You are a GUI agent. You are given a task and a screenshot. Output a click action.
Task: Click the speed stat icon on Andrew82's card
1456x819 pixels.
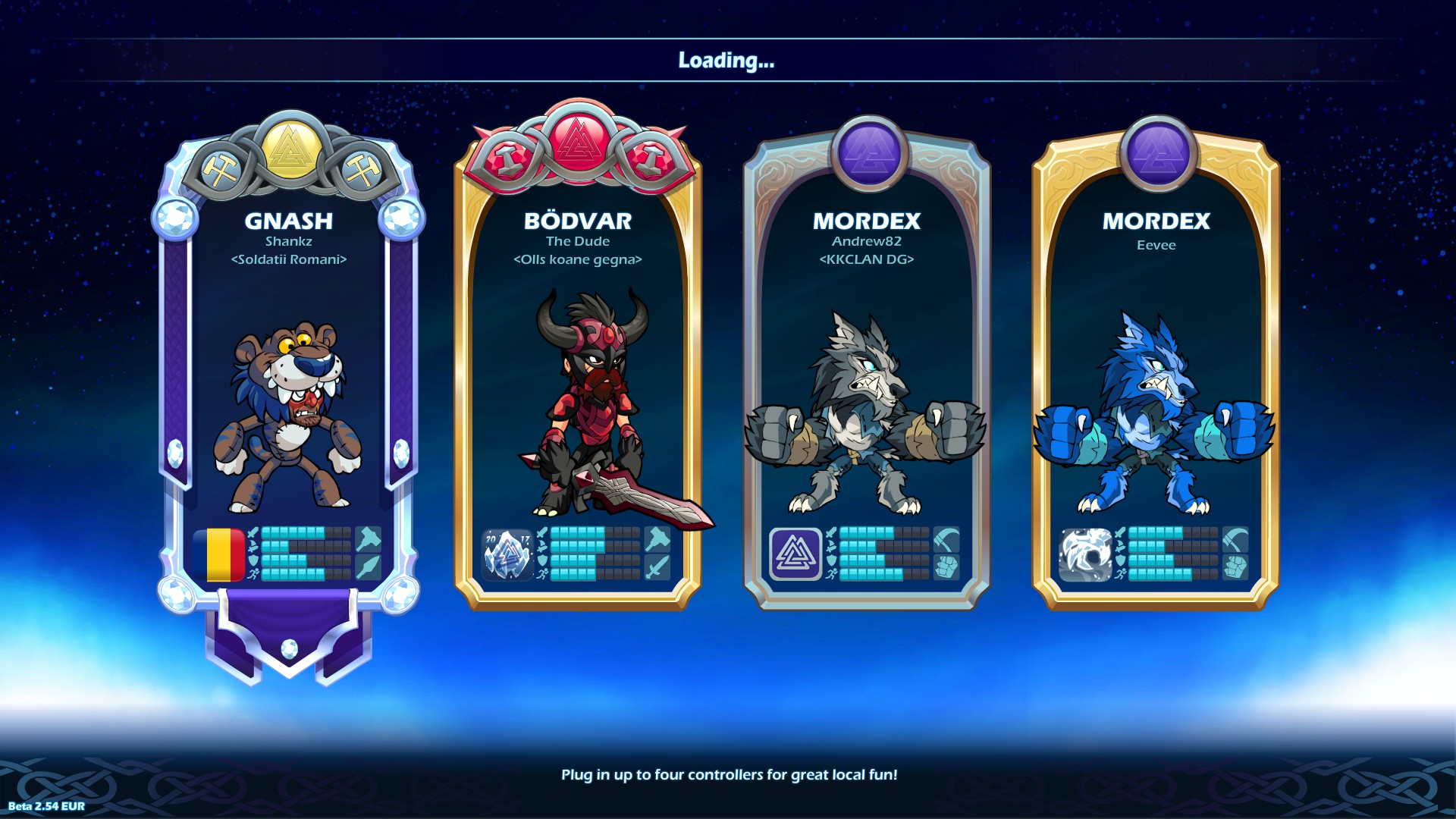pos(833,575)
